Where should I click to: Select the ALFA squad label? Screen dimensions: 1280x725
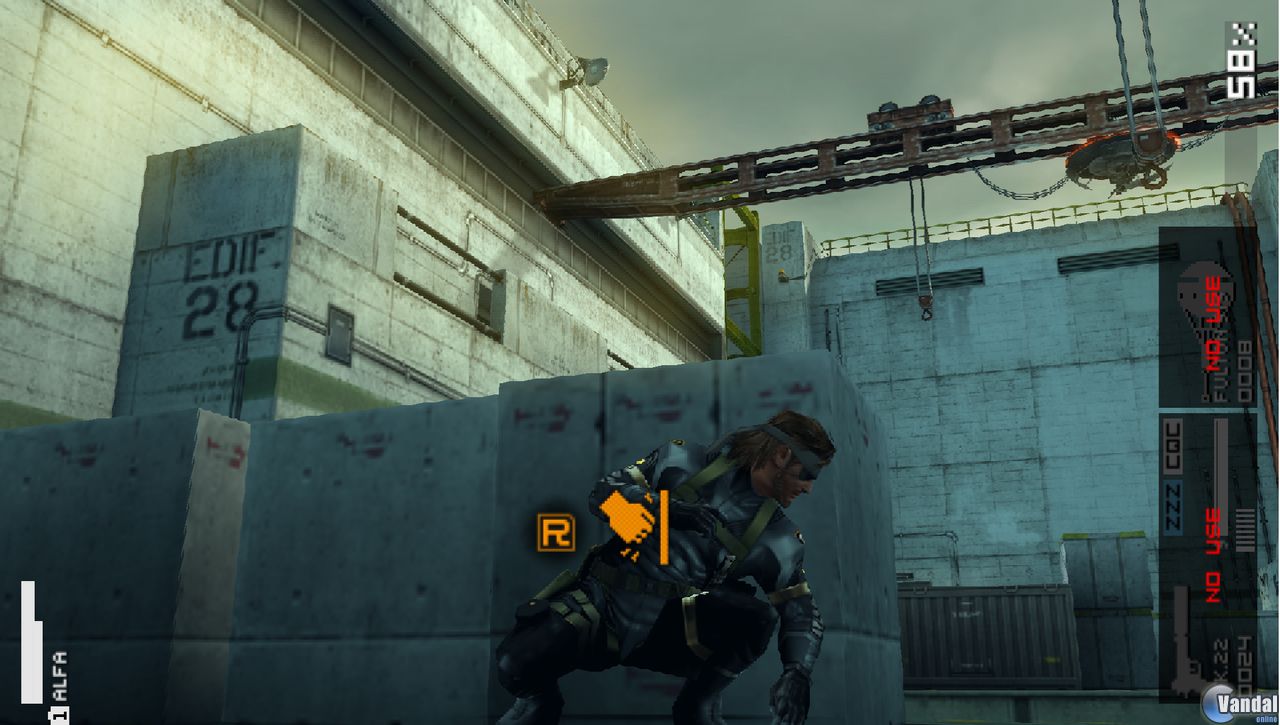coord(61,675)
